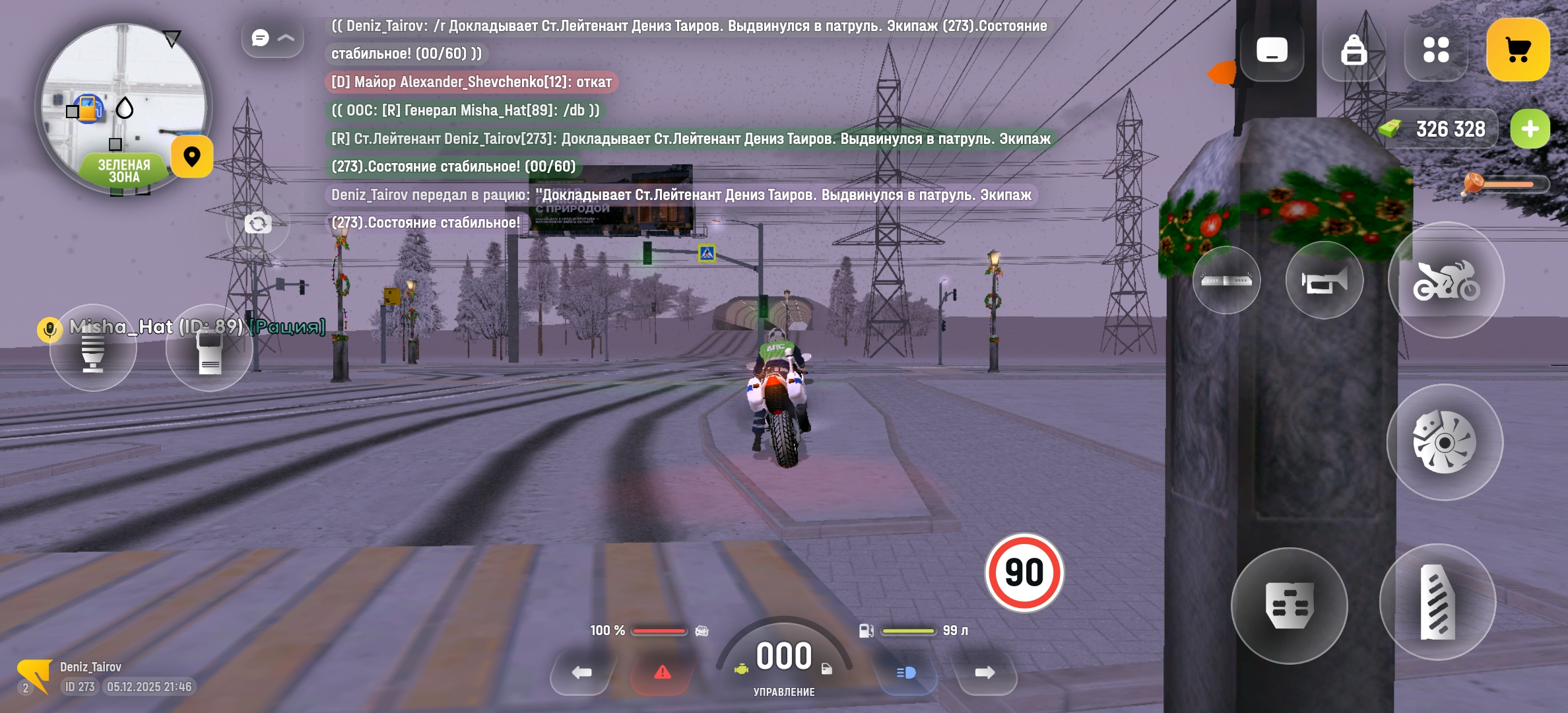Tap the yellow map location pin button

[x=192, y=157]
